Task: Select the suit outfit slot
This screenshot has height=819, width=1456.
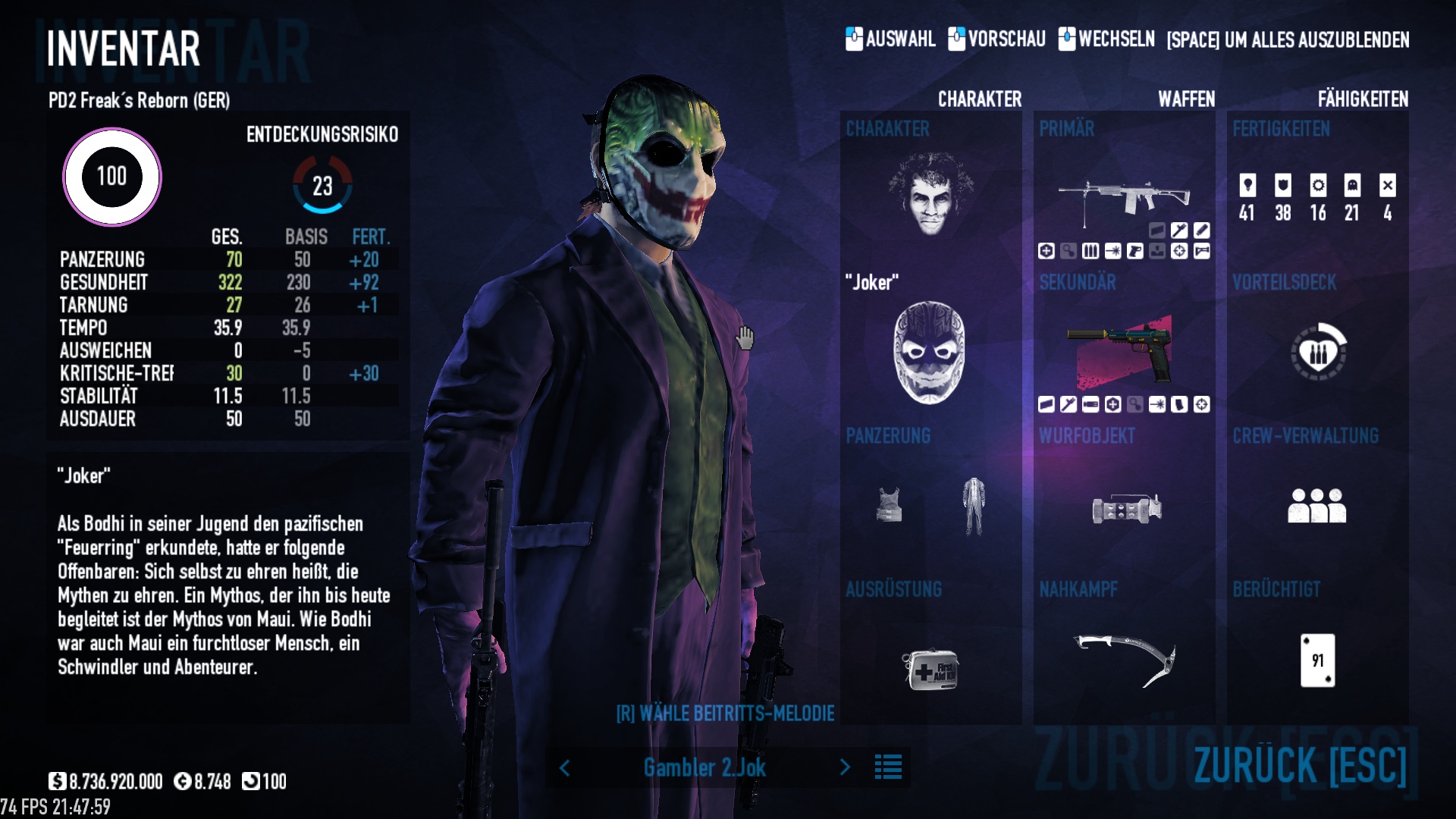Action: click(x=974, y=505)
